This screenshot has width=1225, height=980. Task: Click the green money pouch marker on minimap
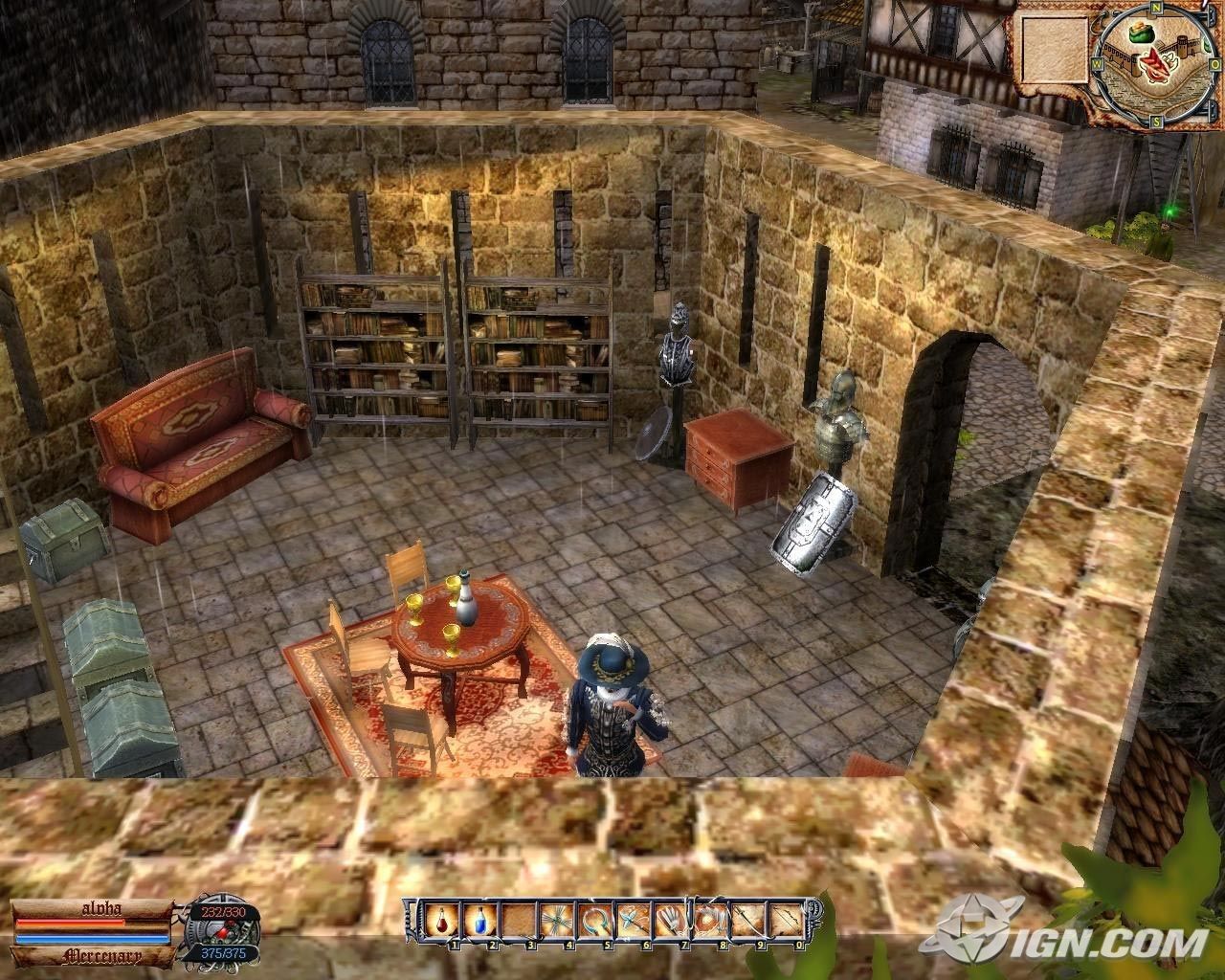(1139, 35)
